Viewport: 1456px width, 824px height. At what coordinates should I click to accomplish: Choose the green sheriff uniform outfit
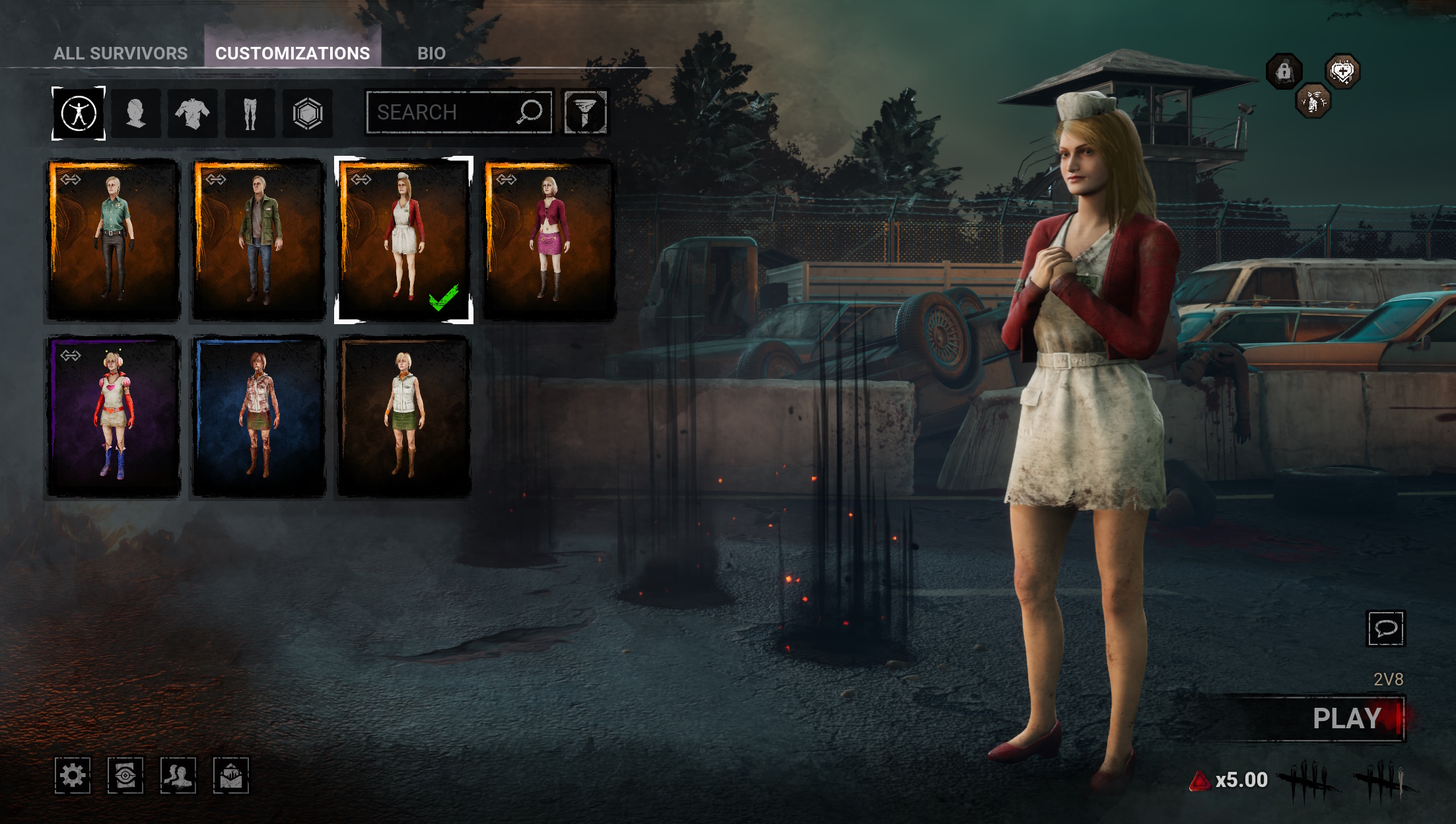[114, 240]
